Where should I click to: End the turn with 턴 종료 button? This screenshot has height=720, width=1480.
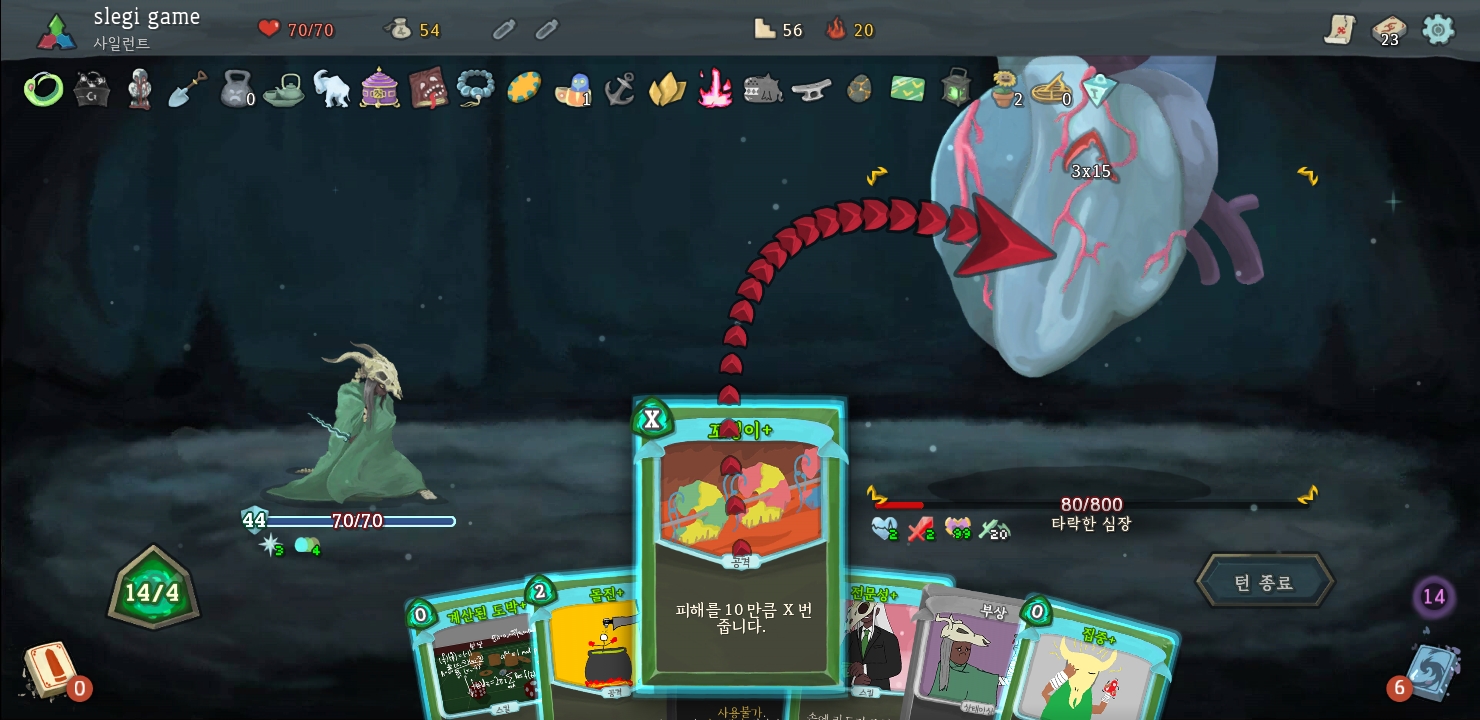(1264, 582)
